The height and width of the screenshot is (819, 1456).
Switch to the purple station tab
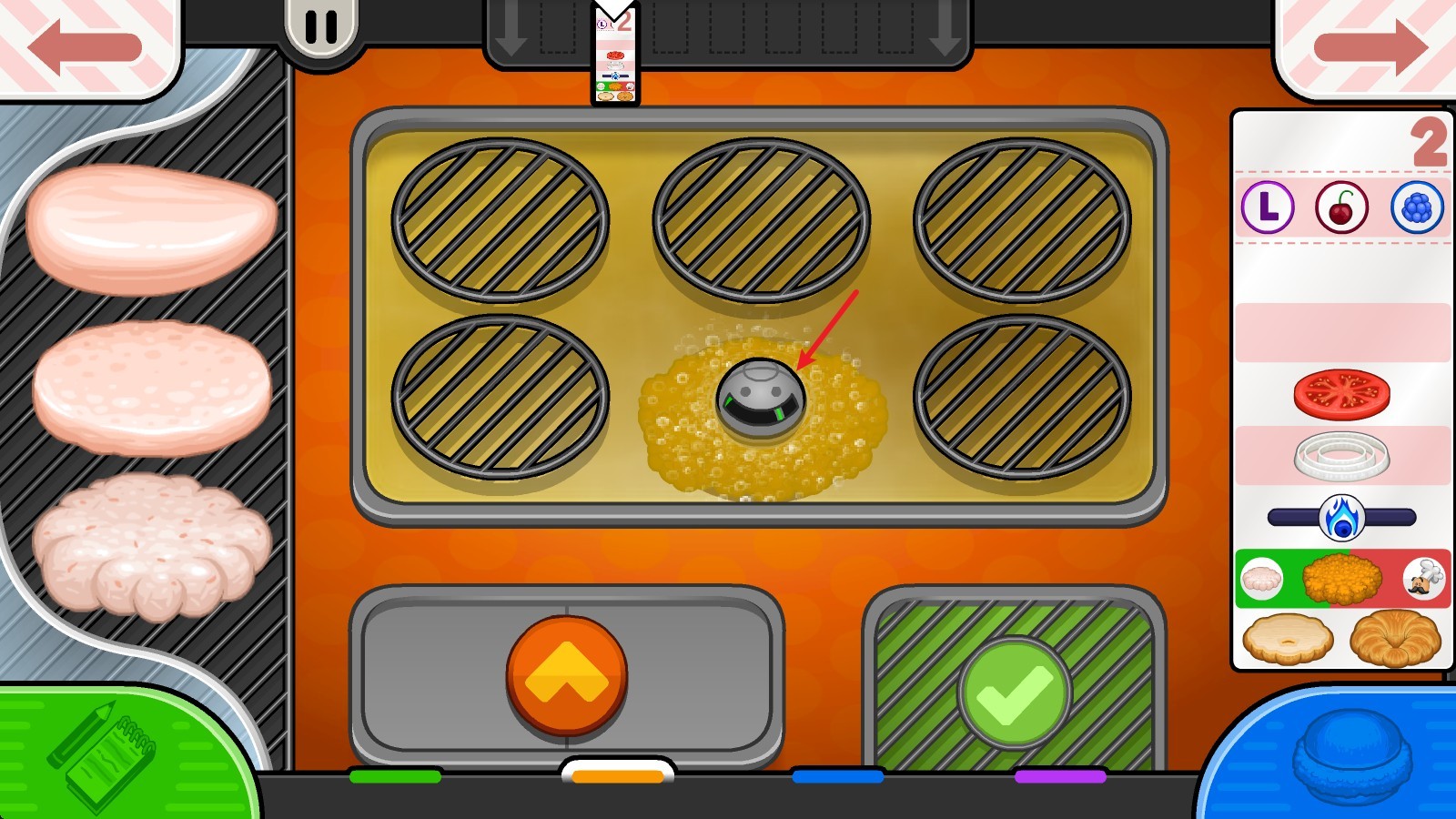coord(1060,776)
